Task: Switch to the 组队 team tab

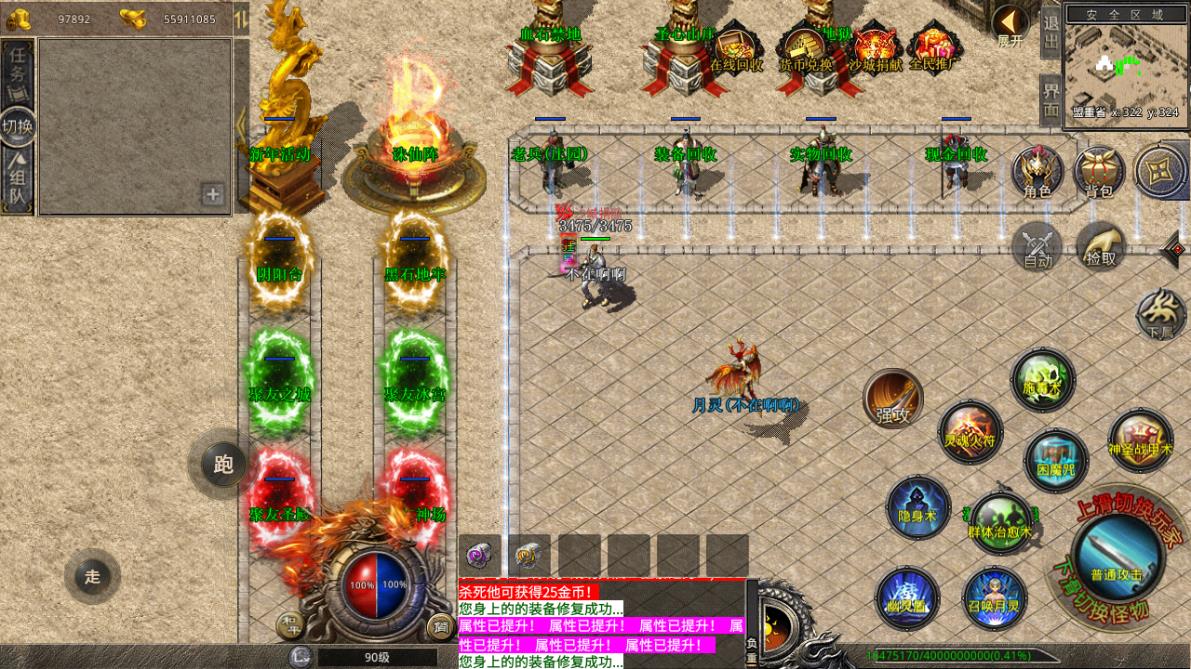Action: [x=18, y=180]
